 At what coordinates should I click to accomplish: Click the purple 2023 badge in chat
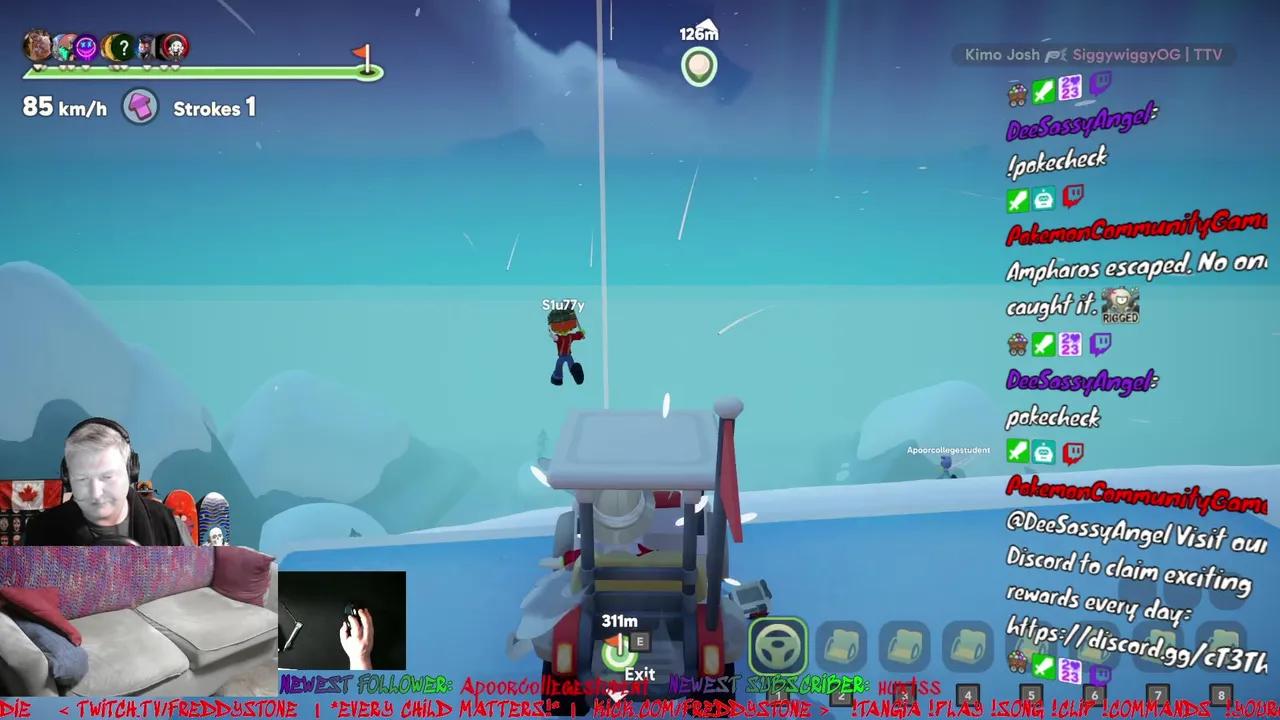click(1070, 90)
